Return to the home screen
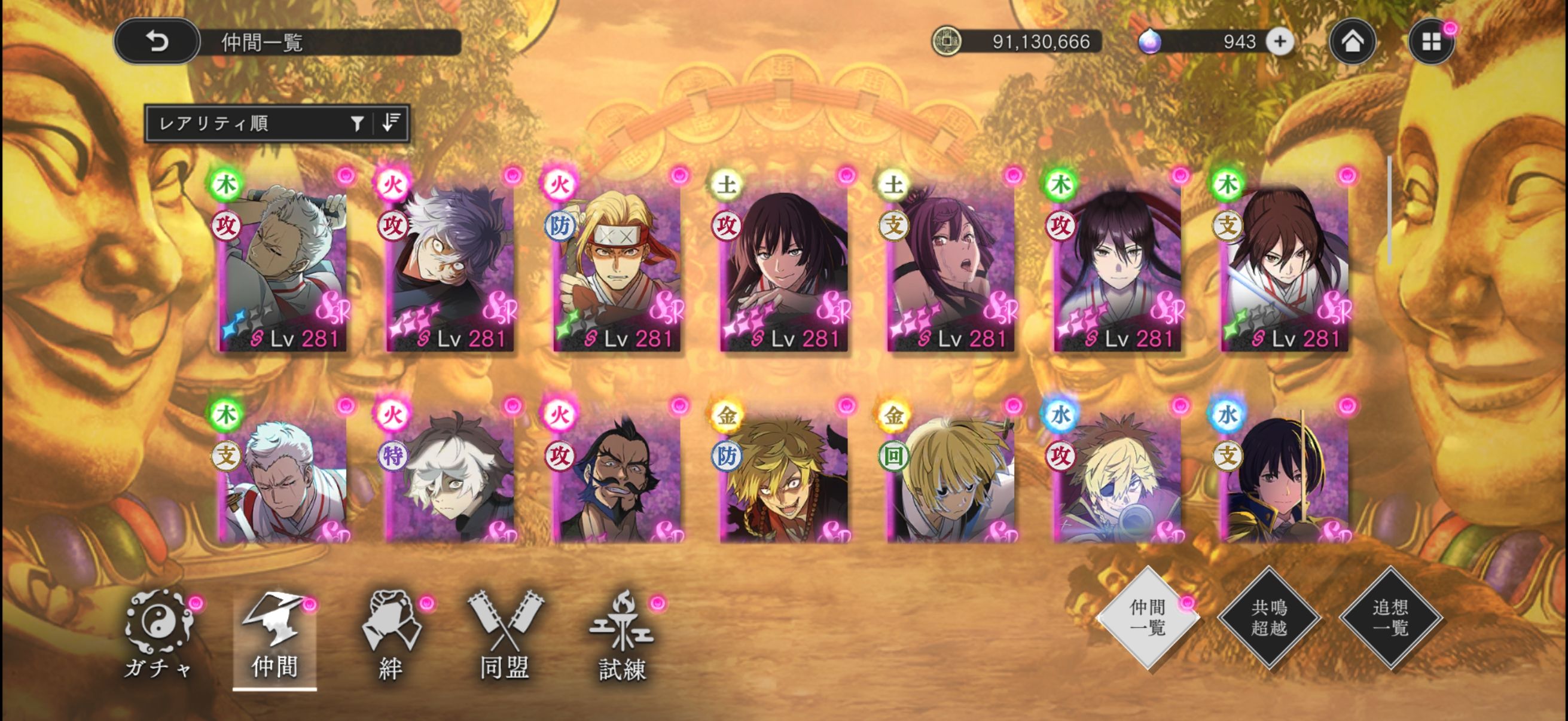The image size is (1568, 721). 1352,41
